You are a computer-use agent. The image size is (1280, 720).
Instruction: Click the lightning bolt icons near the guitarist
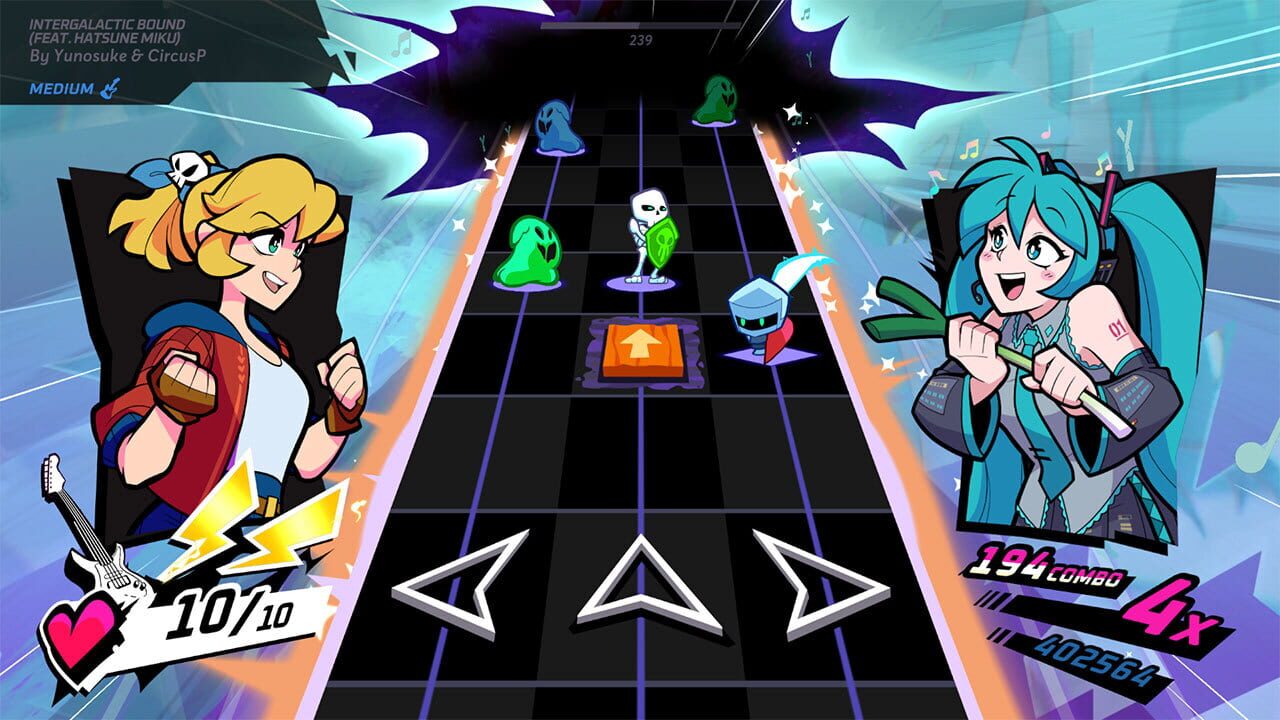[267, 515]
